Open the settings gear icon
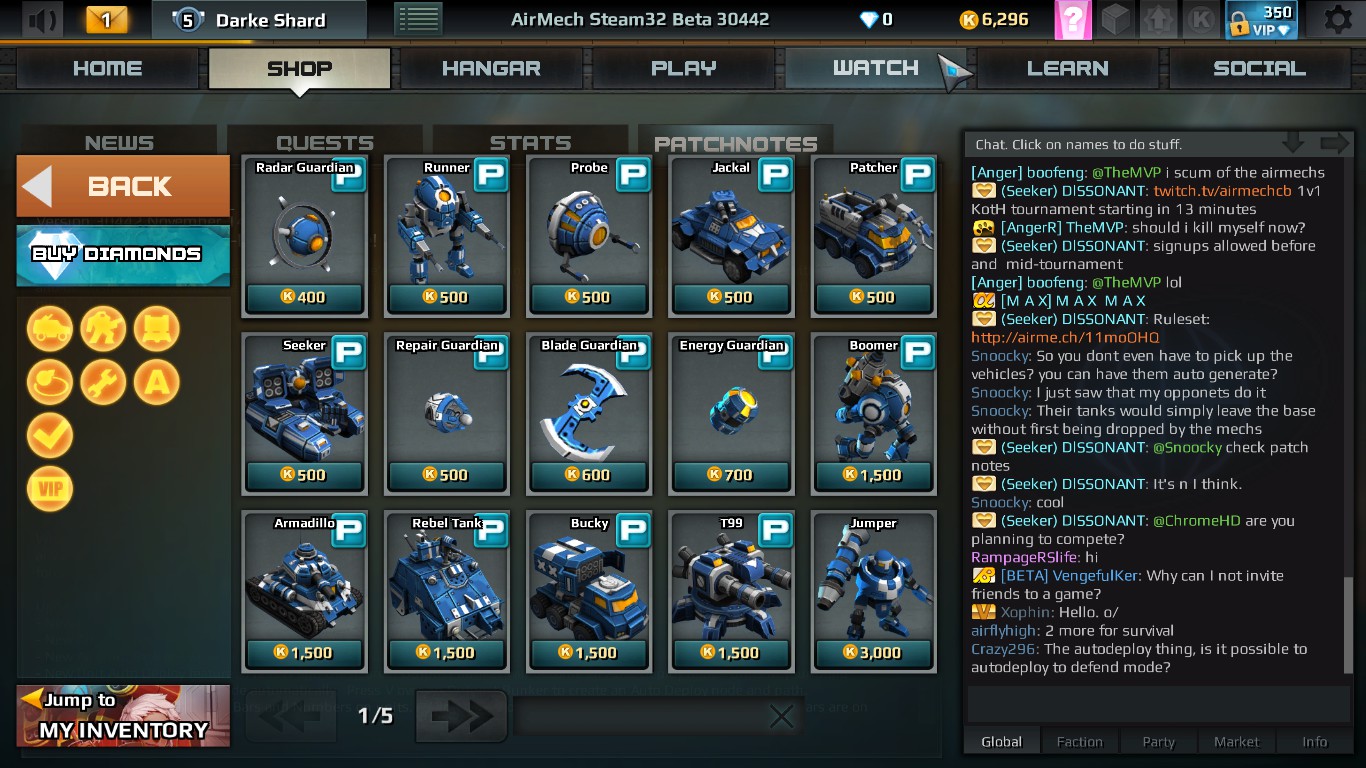Image resolution: width=1366 pixels, height=768 pixels. [1337, 20]
